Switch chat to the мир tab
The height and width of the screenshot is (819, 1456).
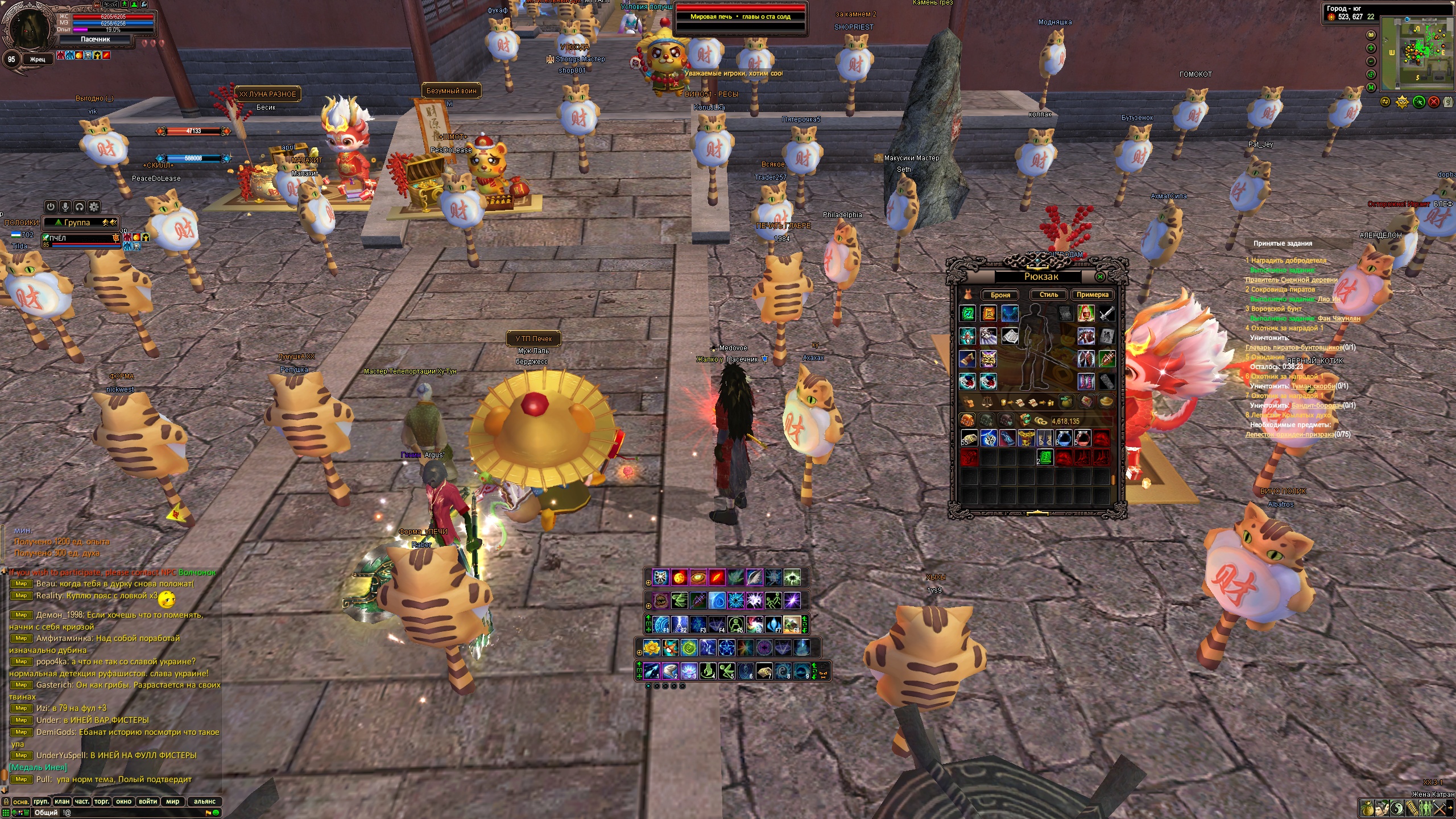coord(172,801)
